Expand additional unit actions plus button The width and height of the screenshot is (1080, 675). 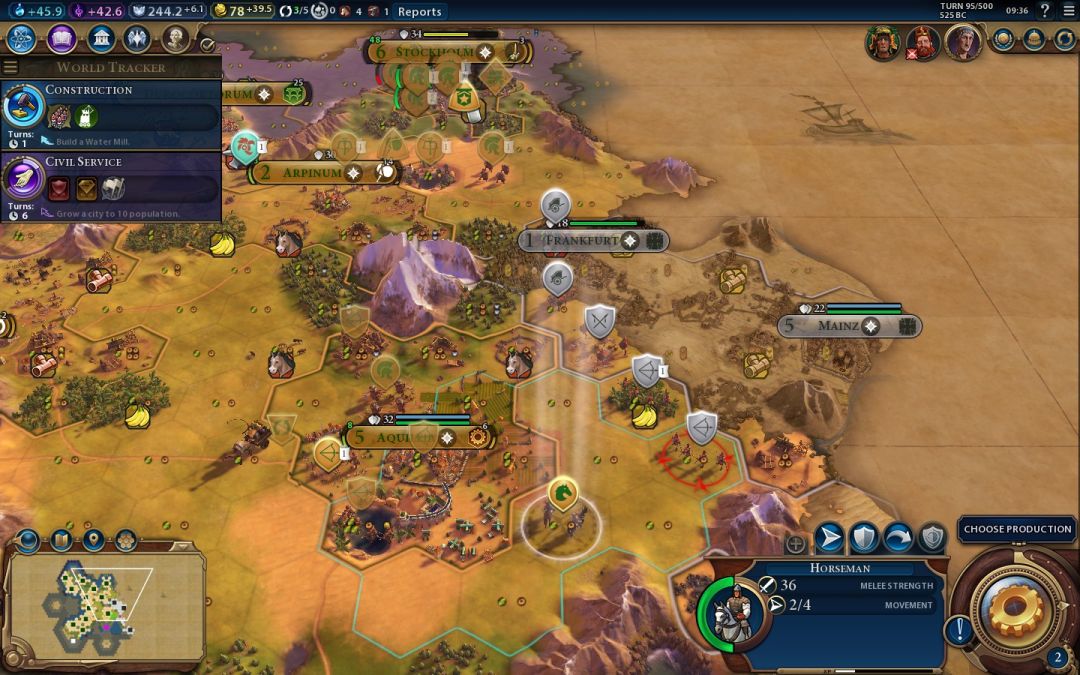click(796, 544)
